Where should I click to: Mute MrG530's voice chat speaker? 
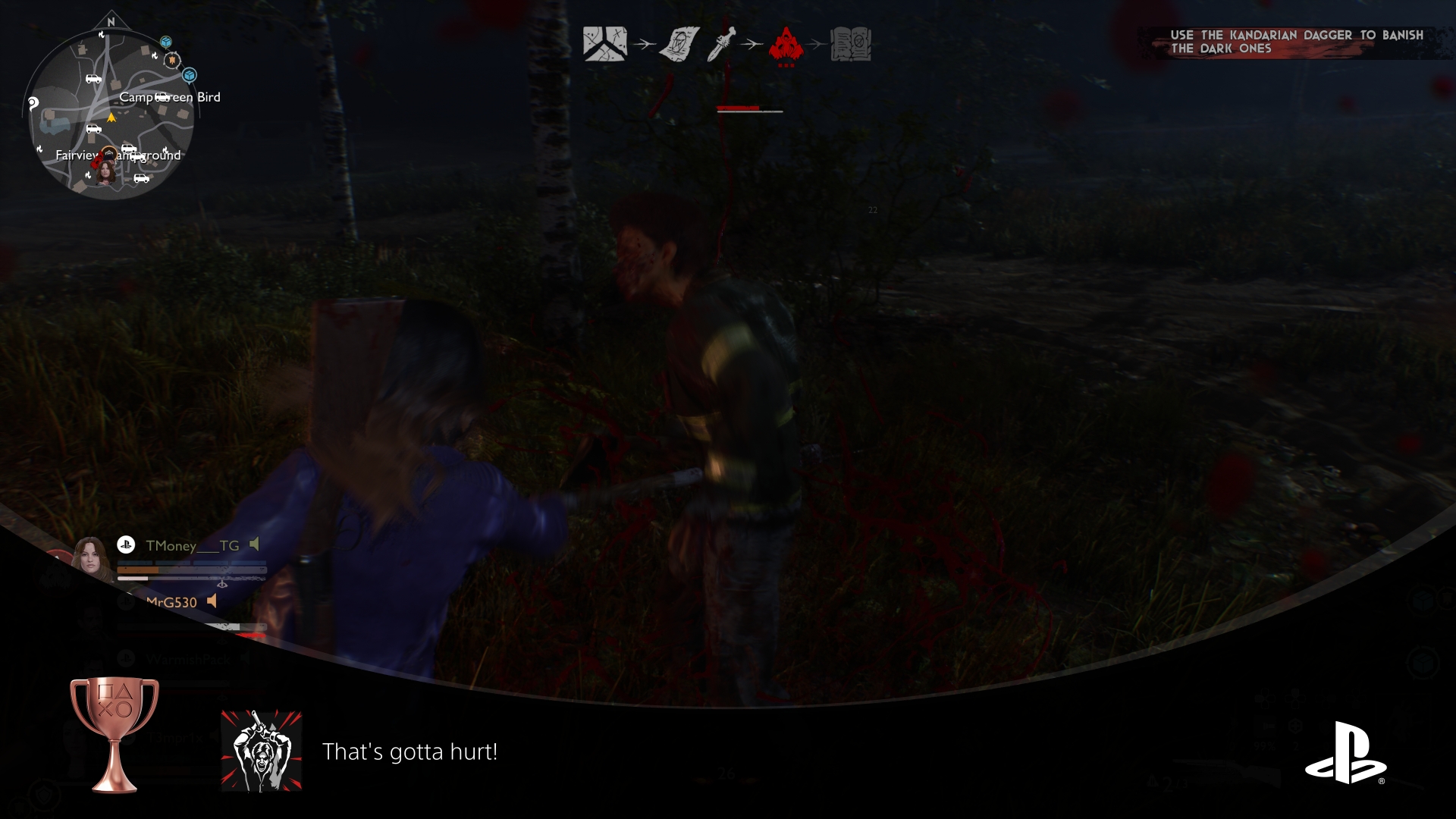tap(212, 601)
